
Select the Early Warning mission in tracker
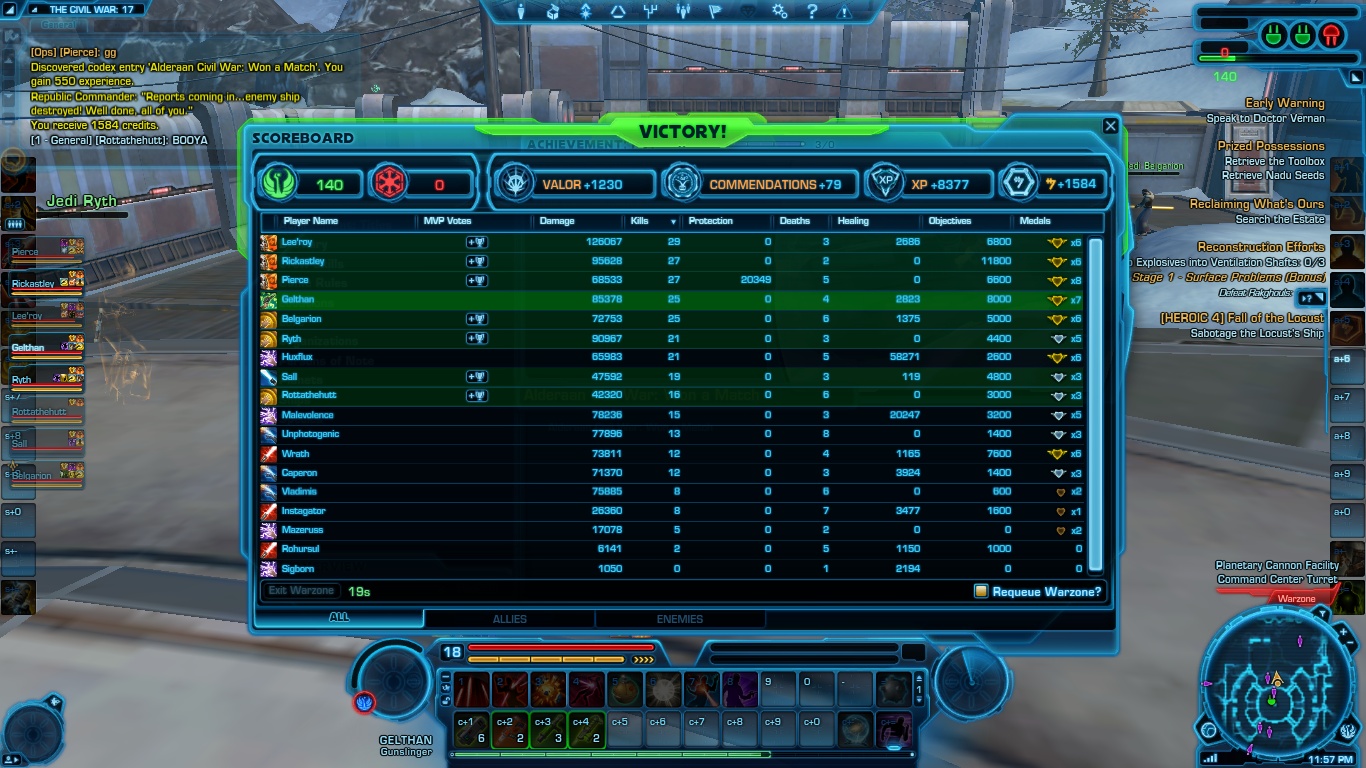pos(1284,103)
